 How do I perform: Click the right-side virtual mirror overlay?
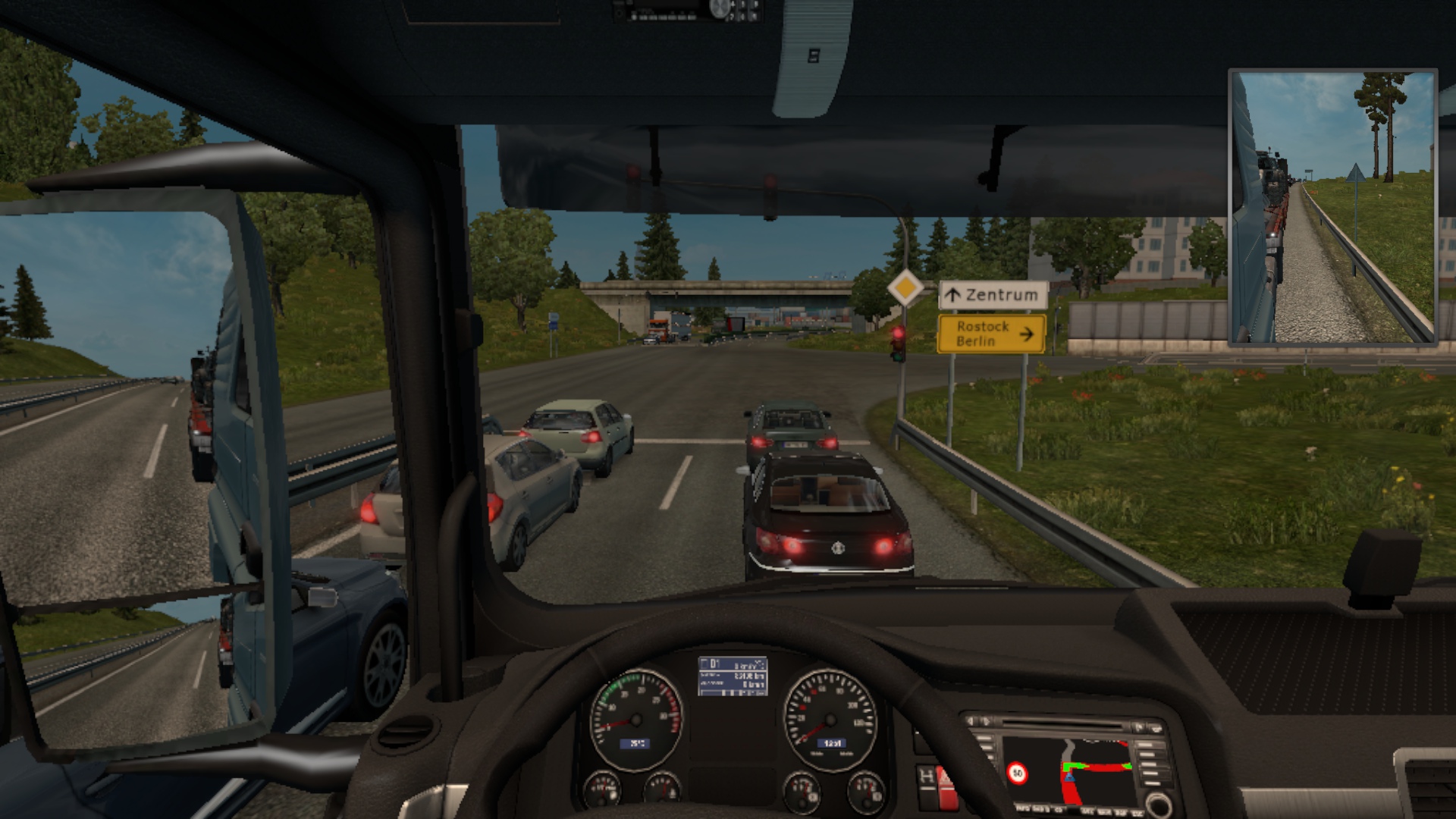(1332, 208)
